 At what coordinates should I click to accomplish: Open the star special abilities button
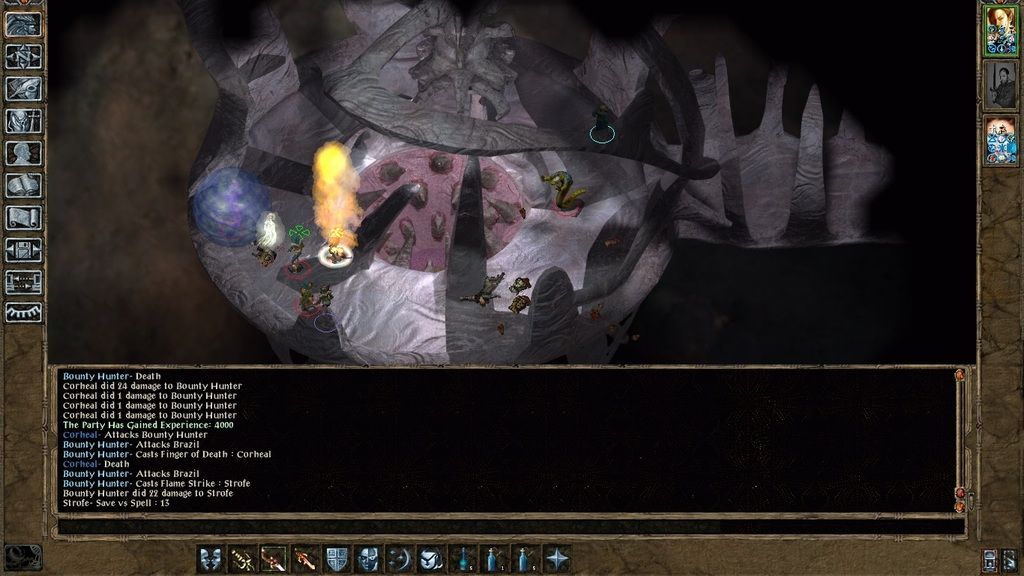(557, 559)
